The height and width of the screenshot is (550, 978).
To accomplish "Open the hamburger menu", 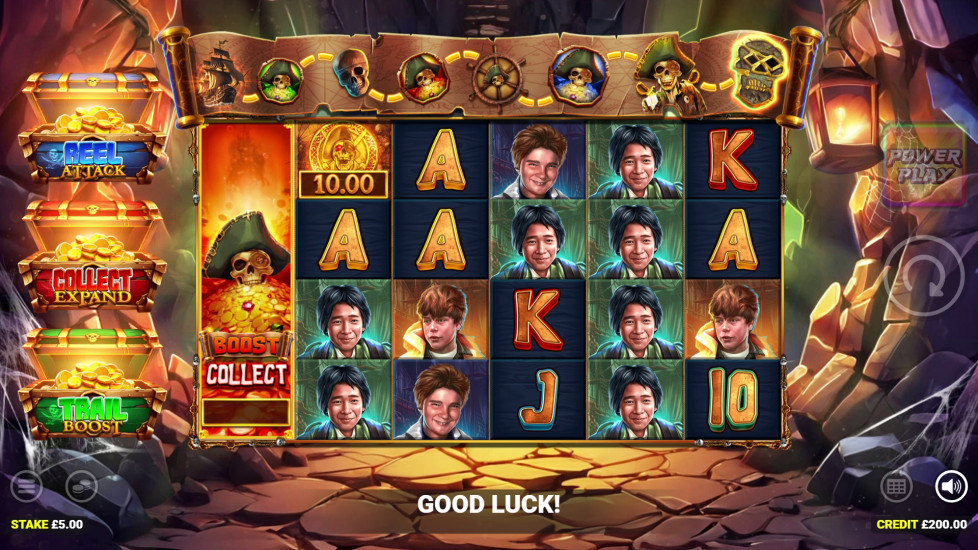I will pyautogui.click(x=27, y=487).
